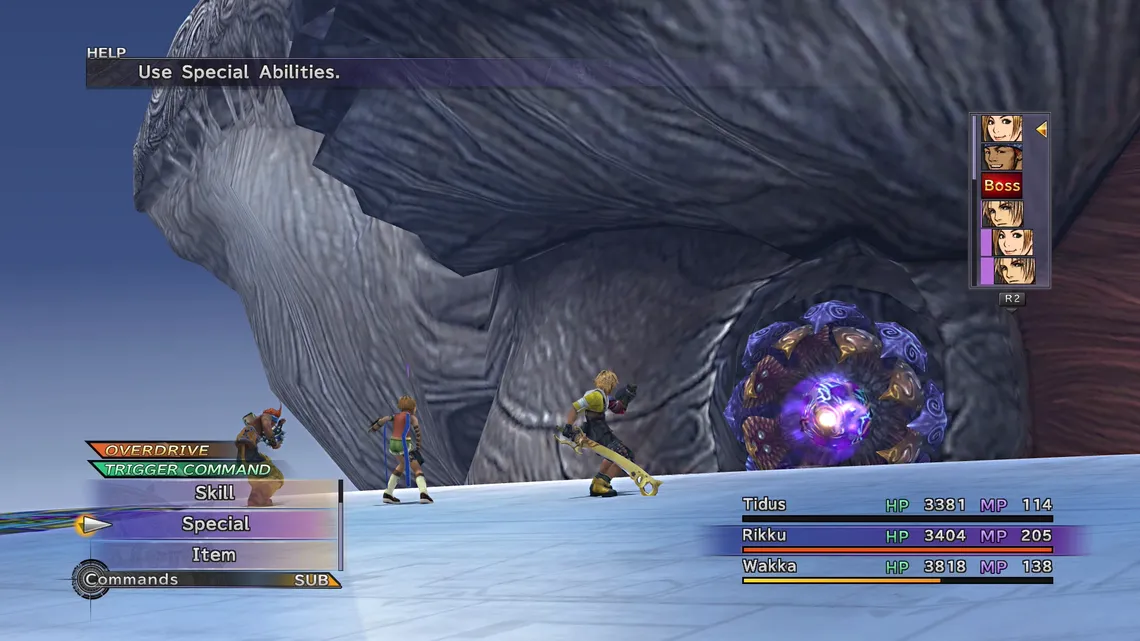
Task: Select Wakka's portrait in the turn order
Action: coord(1001,157)
